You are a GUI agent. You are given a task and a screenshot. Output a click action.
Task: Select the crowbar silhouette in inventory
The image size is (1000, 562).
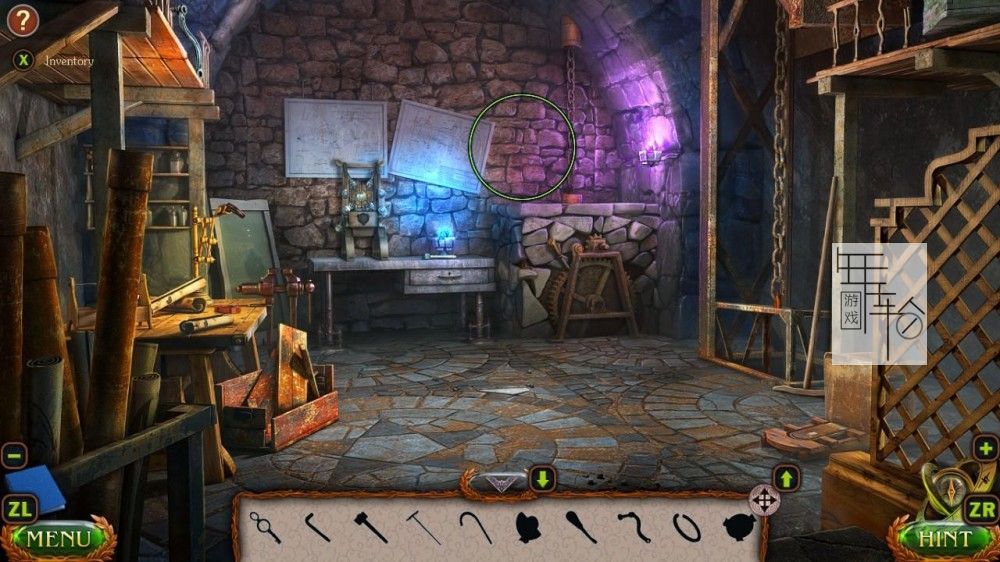click(x=318, y=526)
